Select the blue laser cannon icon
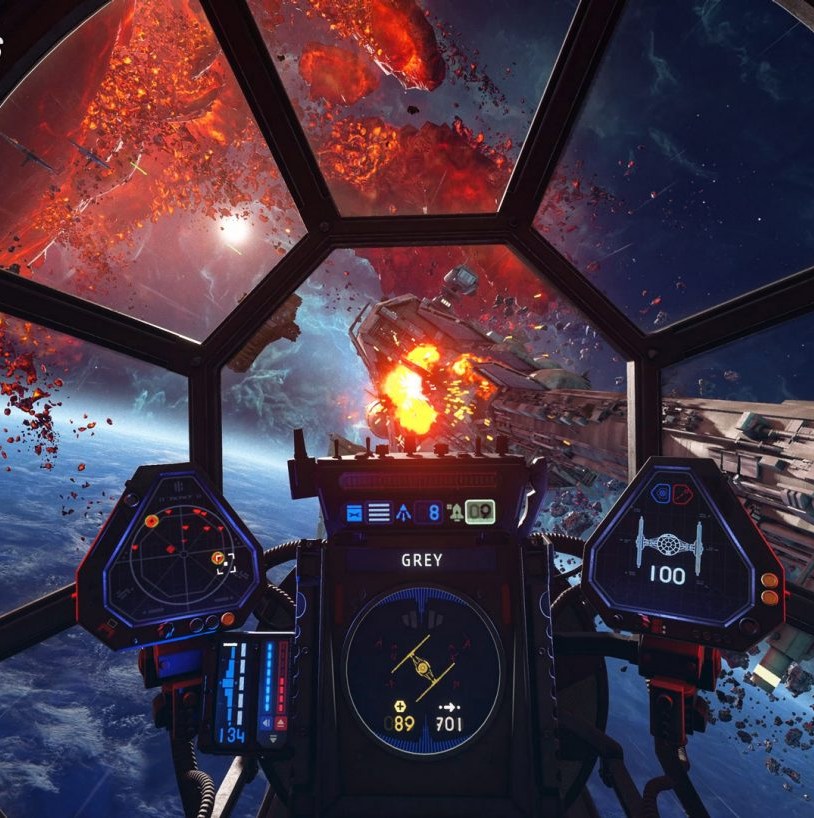Screen dimensions: 814x818 [354, 513]
